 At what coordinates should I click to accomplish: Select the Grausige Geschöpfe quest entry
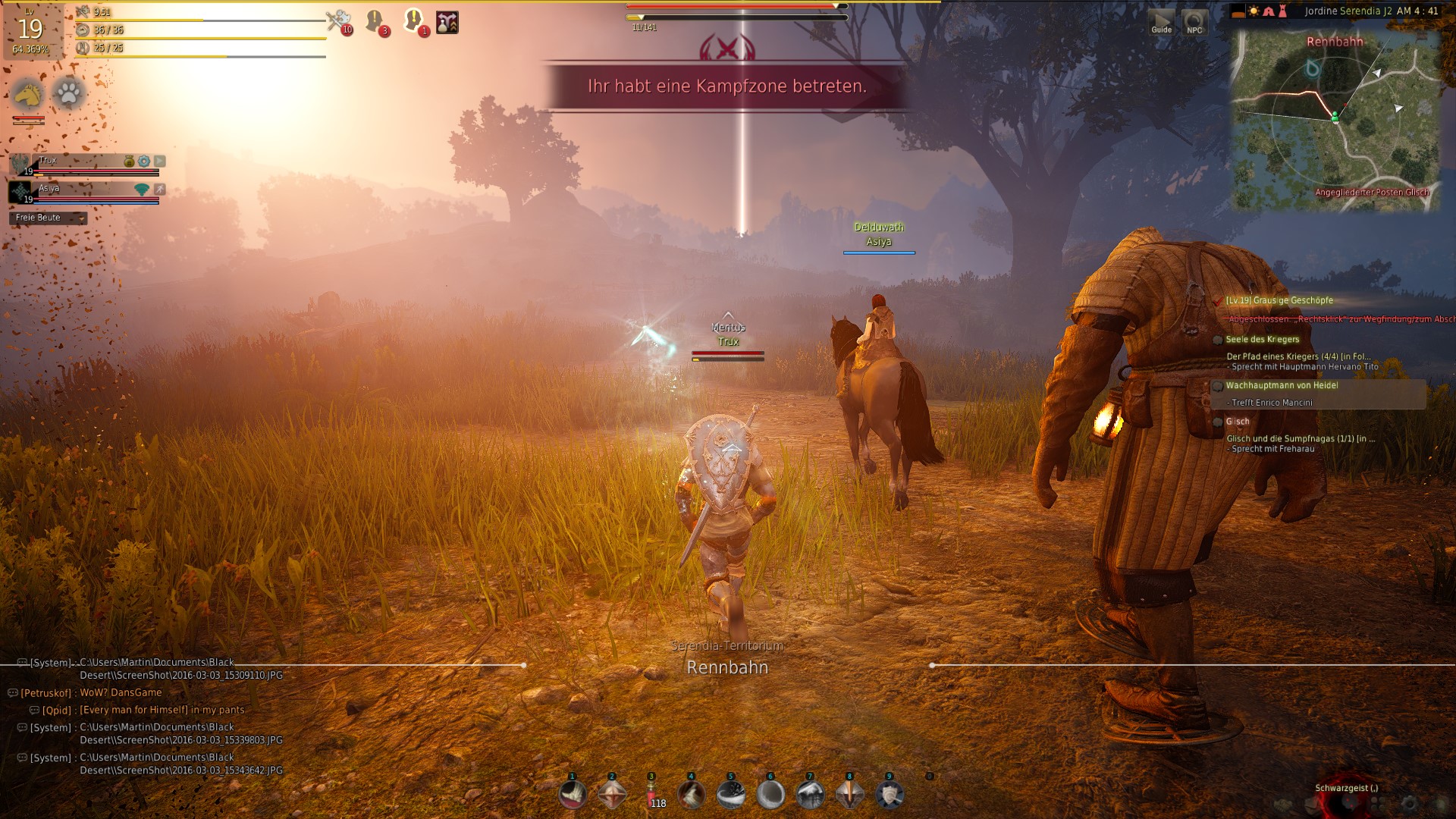1279,300
